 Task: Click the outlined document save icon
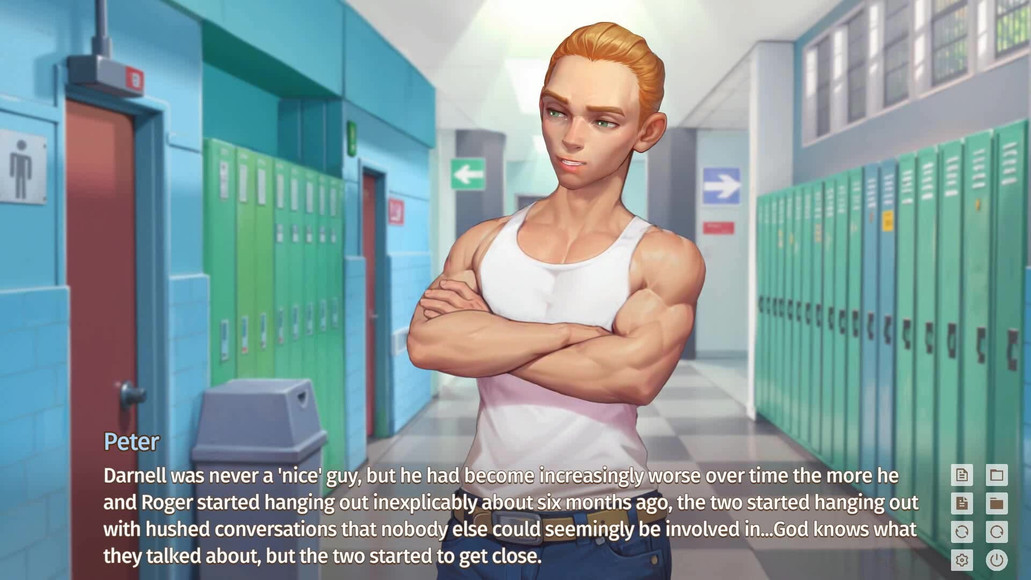click(x=962, y=475)
